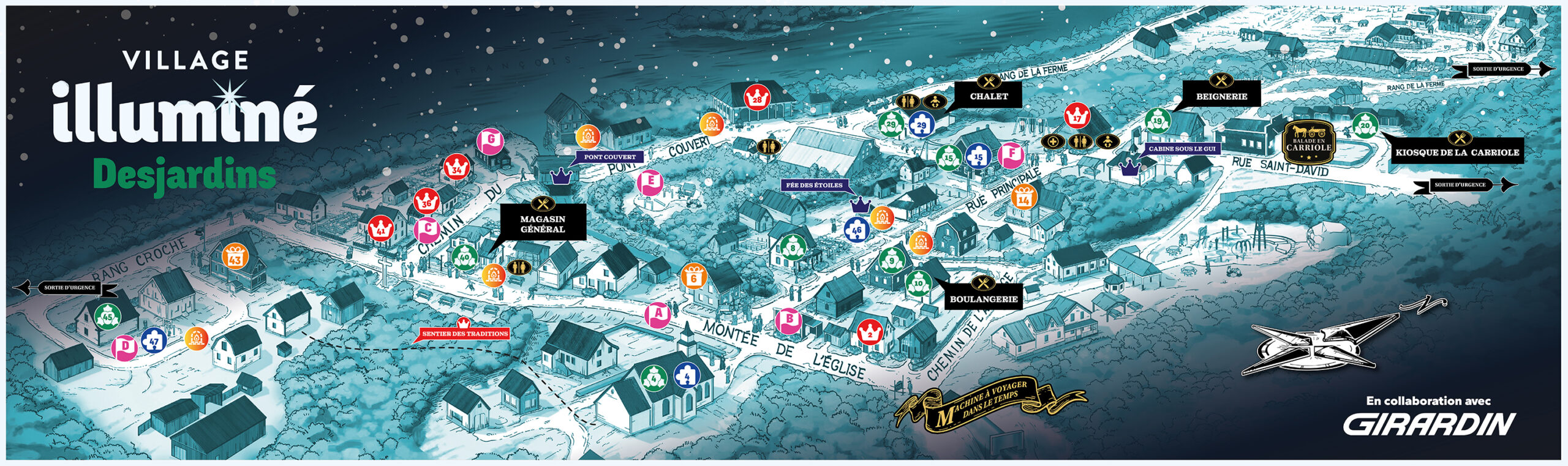This screenshot has height=466, width=1568.
Task: Select the Pont Couvert purple label
Action: coord(609,157)
